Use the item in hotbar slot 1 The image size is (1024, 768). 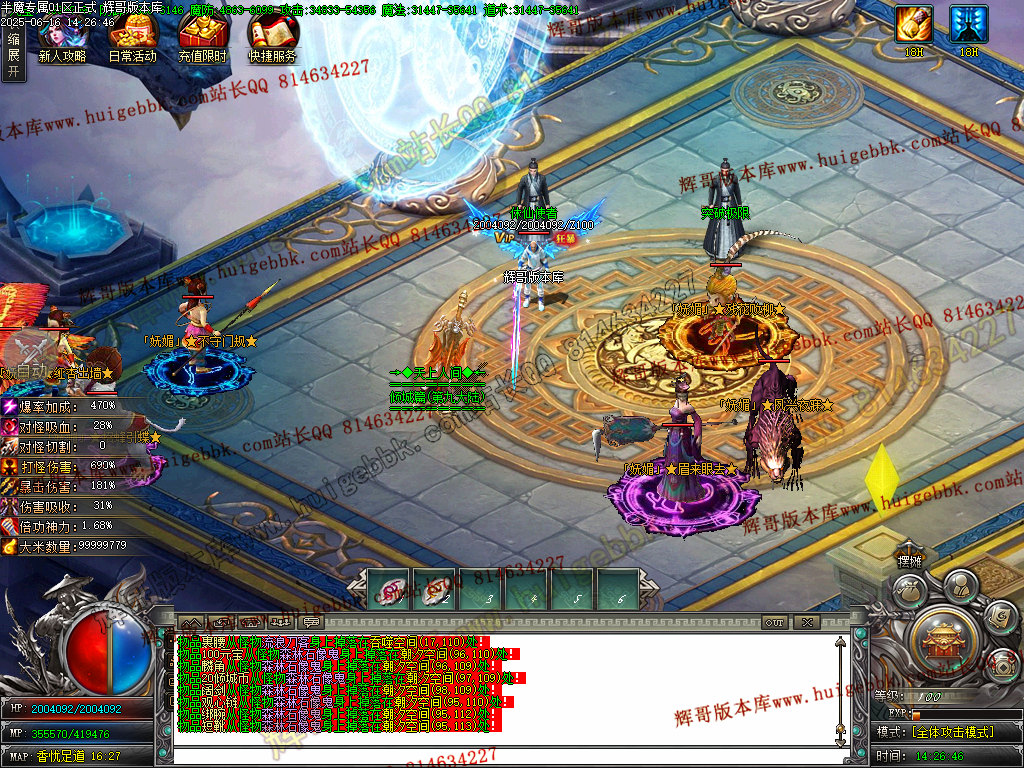click(389, 590)
